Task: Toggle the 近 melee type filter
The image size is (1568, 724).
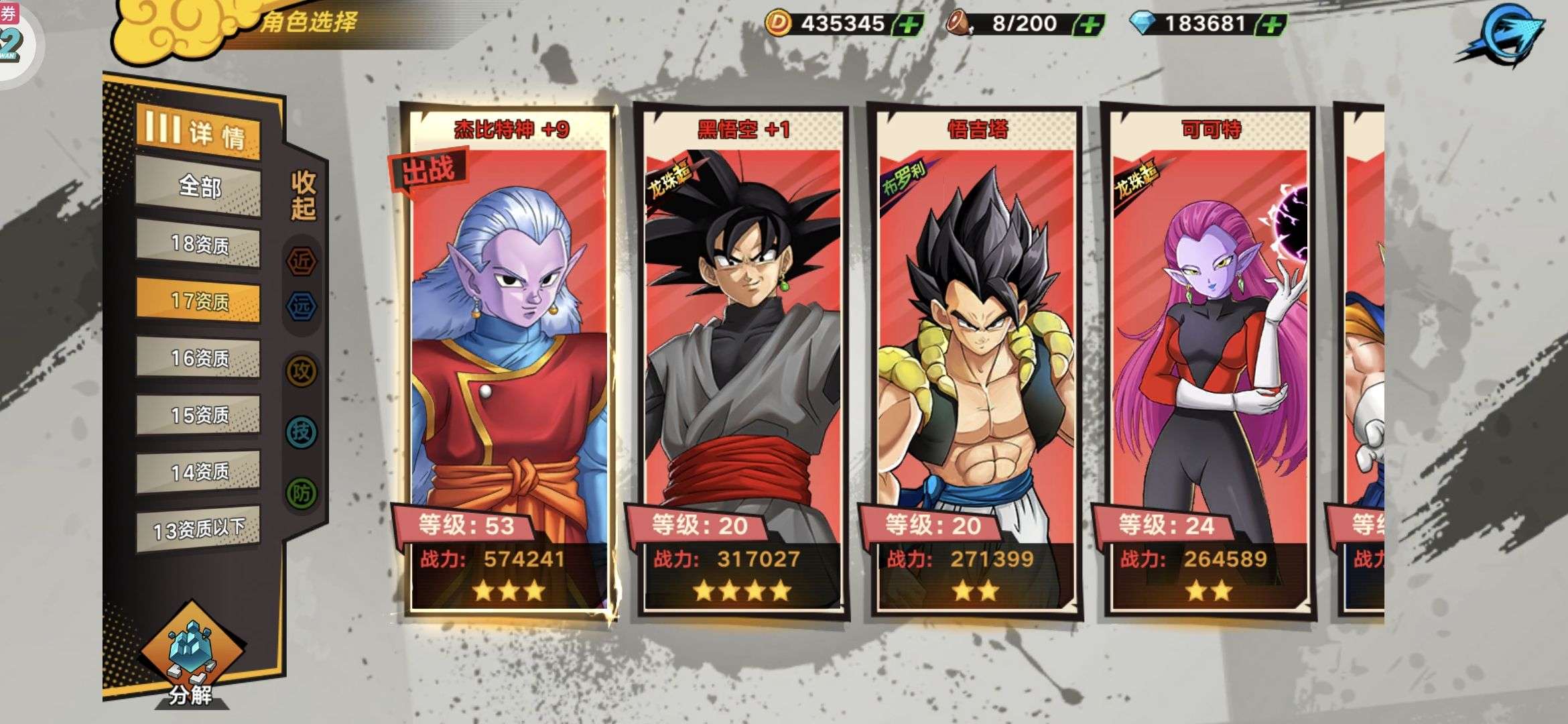Action: click(302, 261)
